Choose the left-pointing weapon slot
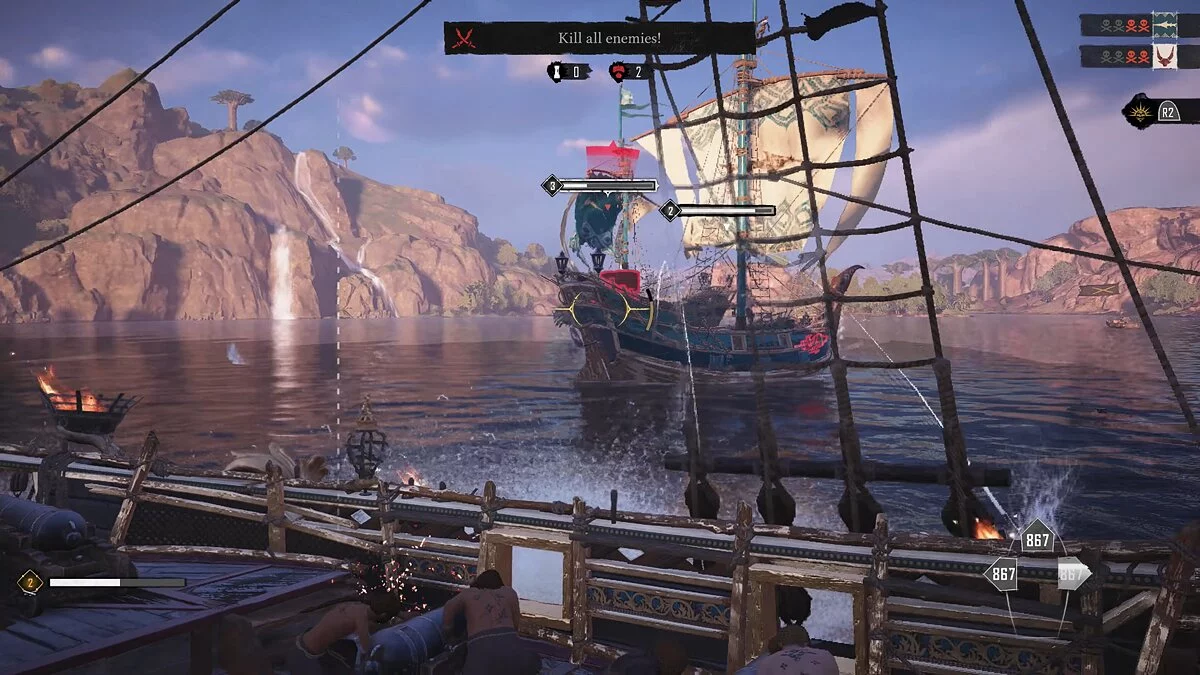The height and width of the screenshot is (675, 1200). point(1000,574)
